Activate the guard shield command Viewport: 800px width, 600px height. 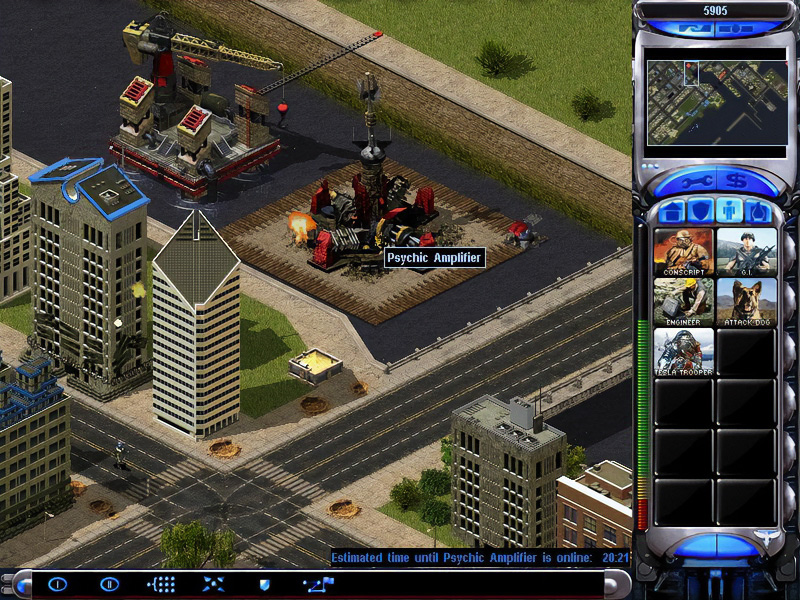click(x=265, y=584)
